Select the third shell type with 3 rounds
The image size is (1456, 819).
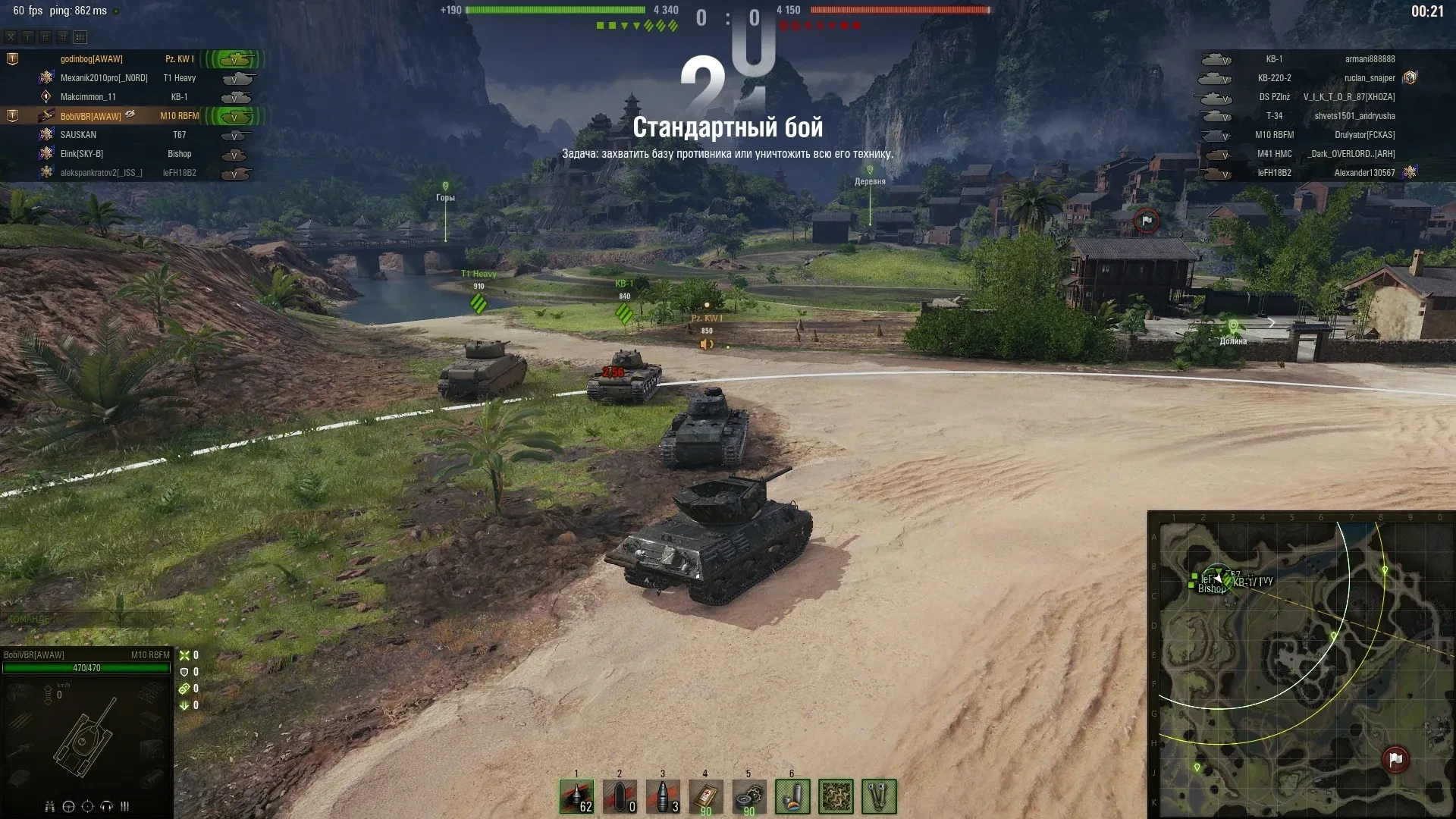663,796
